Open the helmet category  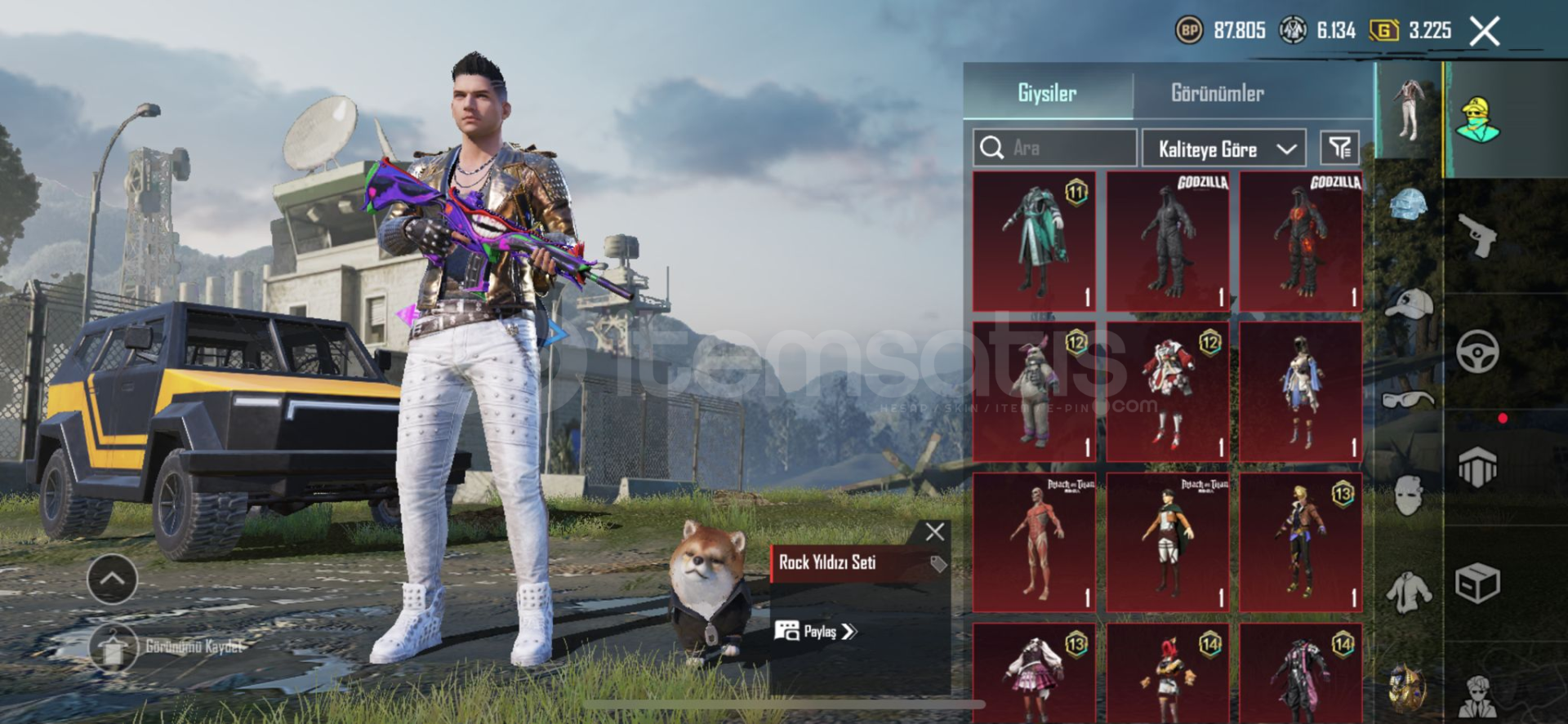pos(1409,205)
